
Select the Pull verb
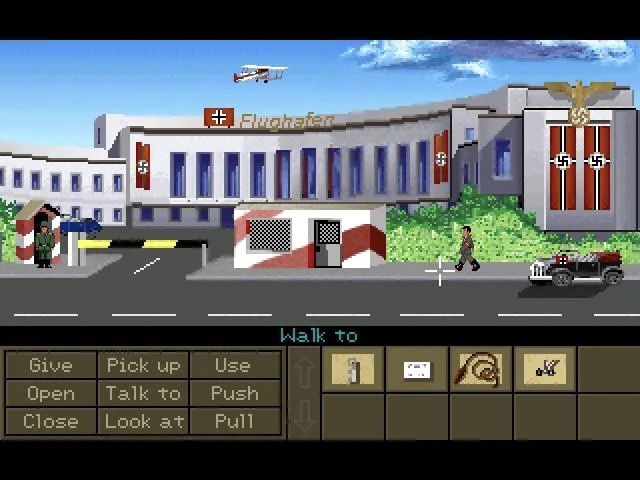(234, 421)
